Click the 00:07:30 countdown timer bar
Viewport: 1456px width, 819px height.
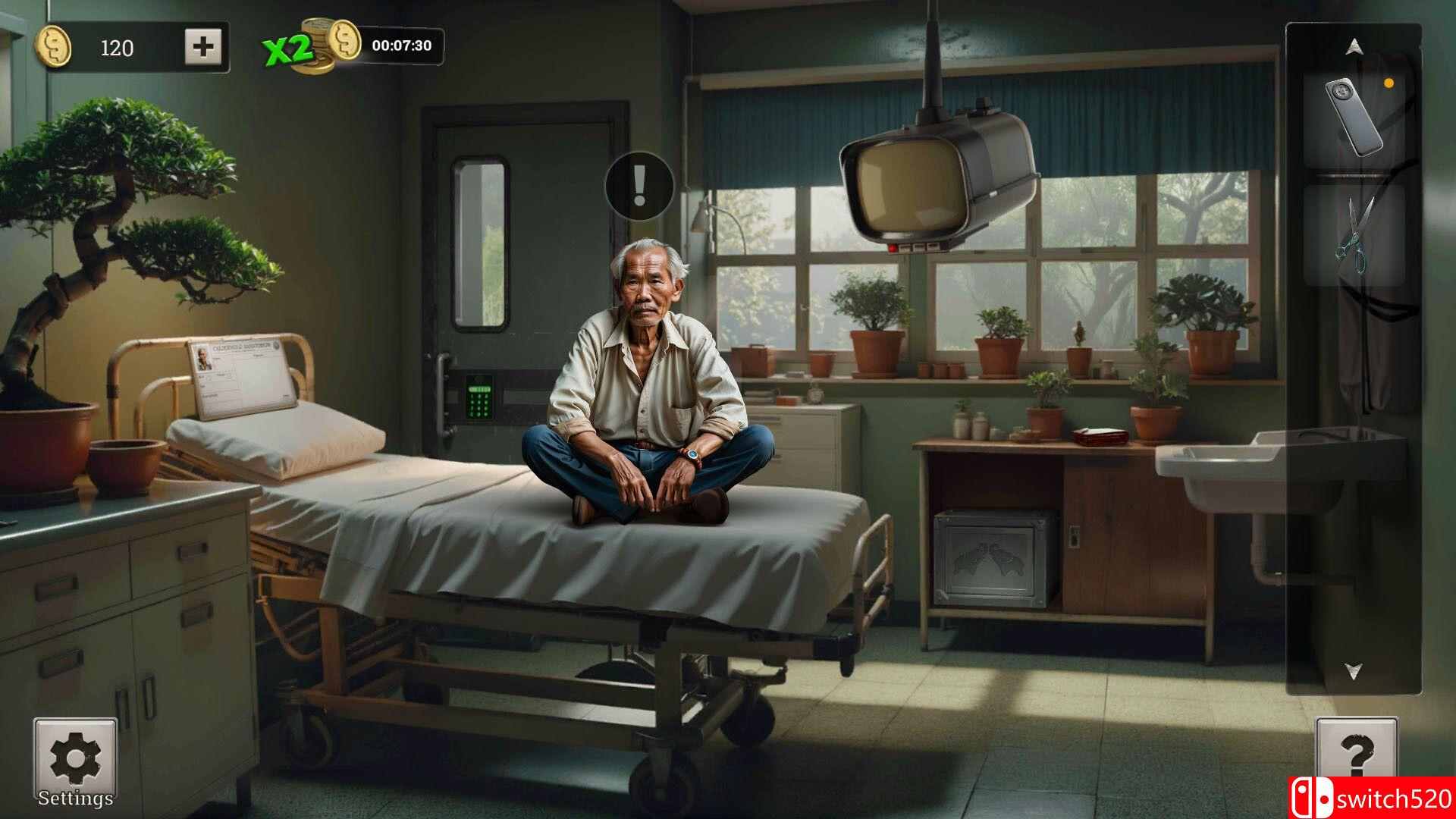(x=402, y=46)
